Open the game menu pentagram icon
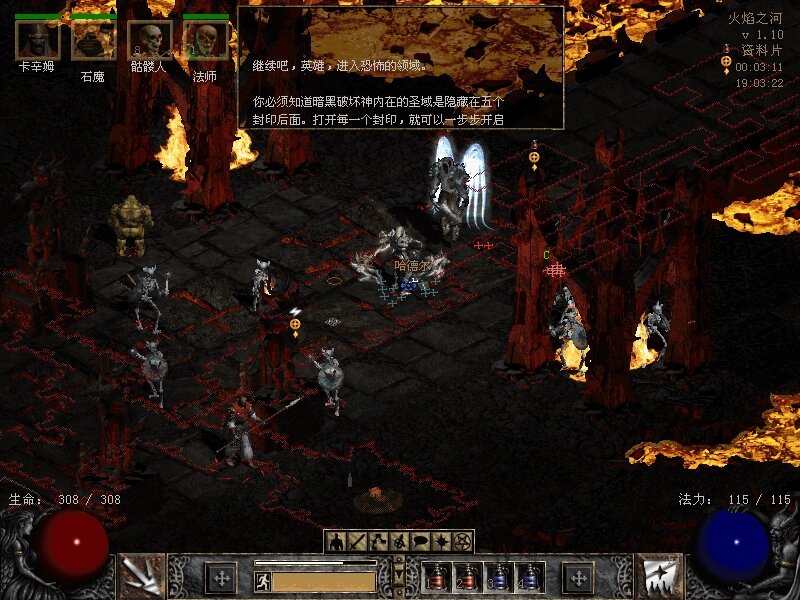The width and height of the screenshot is (800, 600). coord(462,541)
